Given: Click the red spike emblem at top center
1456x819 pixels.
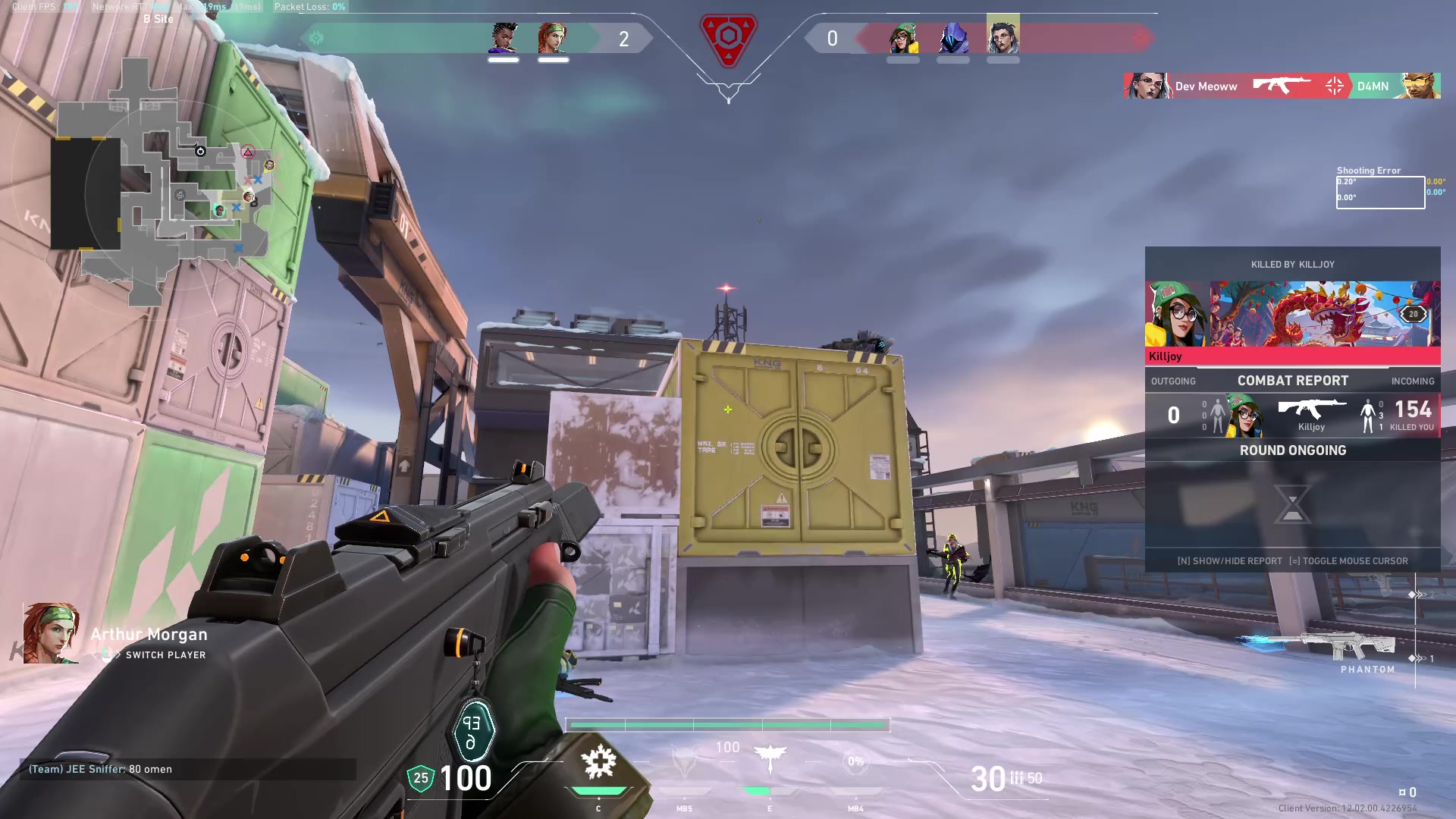Looking at the screenshot, I should (728, 38).
